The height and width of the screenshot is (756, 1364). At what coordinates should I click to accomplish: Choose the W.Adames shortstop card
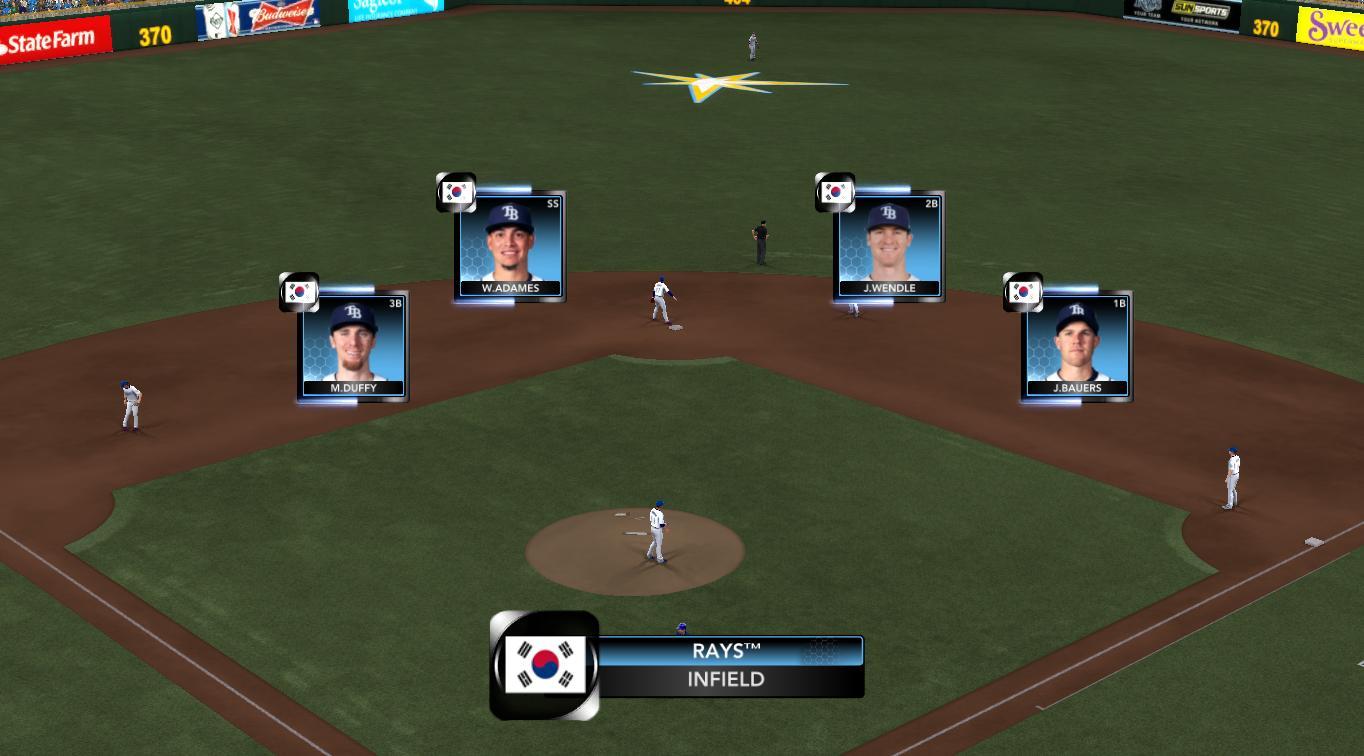[510, 246]
